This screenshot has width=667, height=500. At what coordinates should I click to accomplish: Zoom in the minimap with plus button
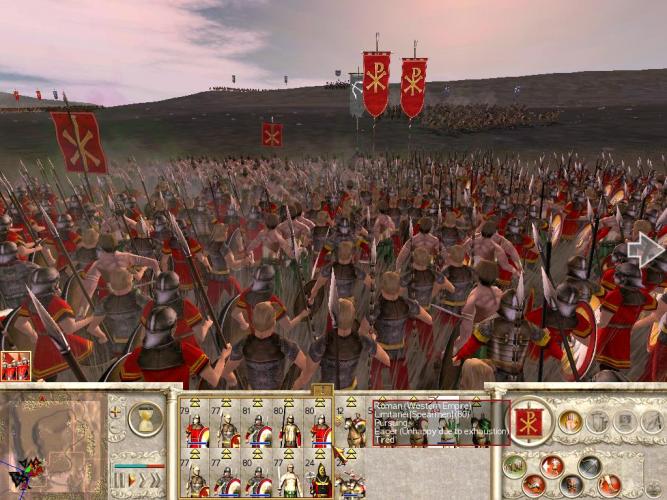coord(116,411)
